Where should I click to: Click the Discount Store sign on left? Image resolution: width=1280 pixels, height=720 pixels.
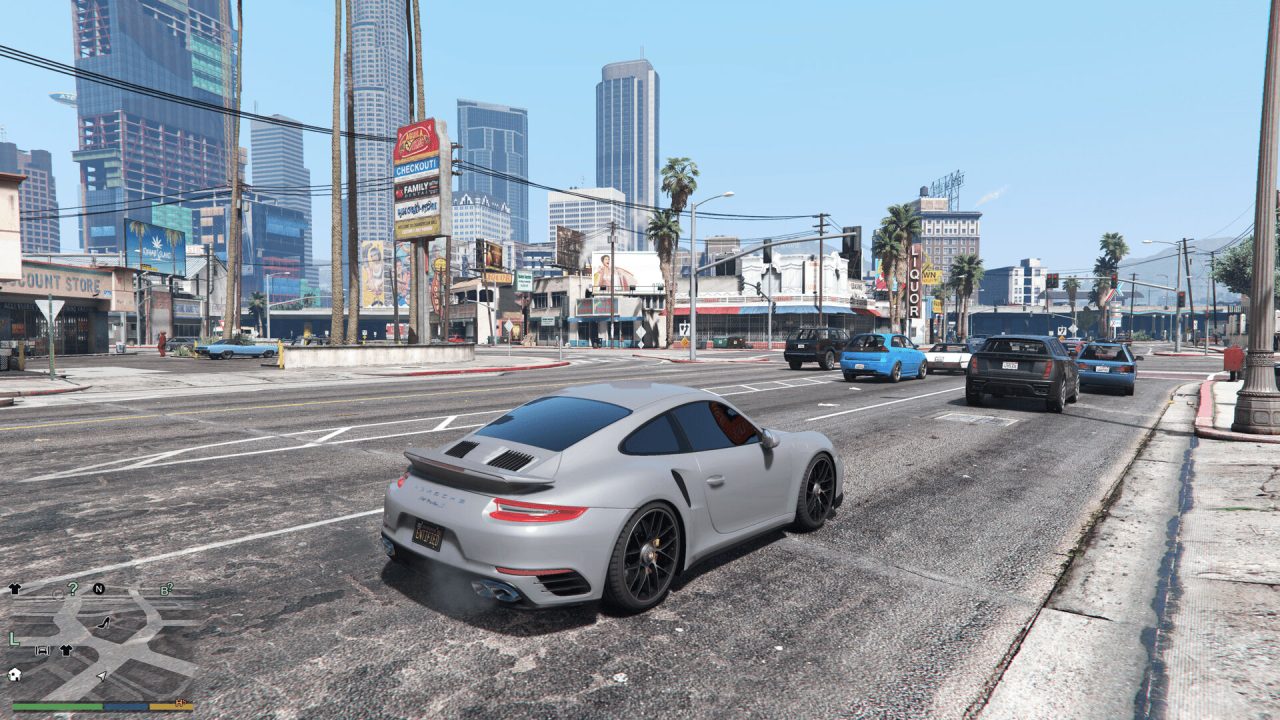[50, 281]
